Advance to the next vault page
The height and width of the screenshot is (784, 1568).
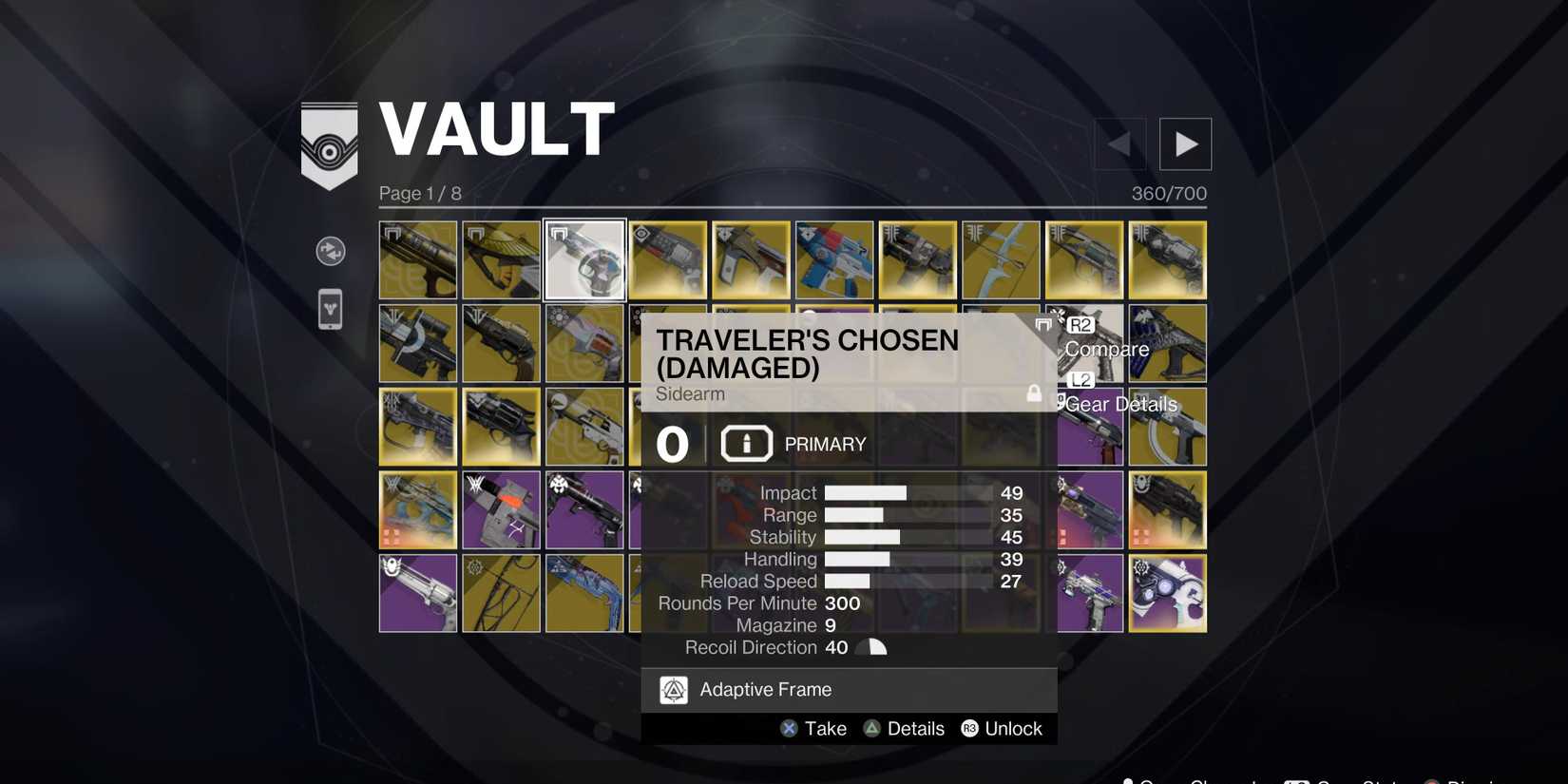[x=1185, y=143]
